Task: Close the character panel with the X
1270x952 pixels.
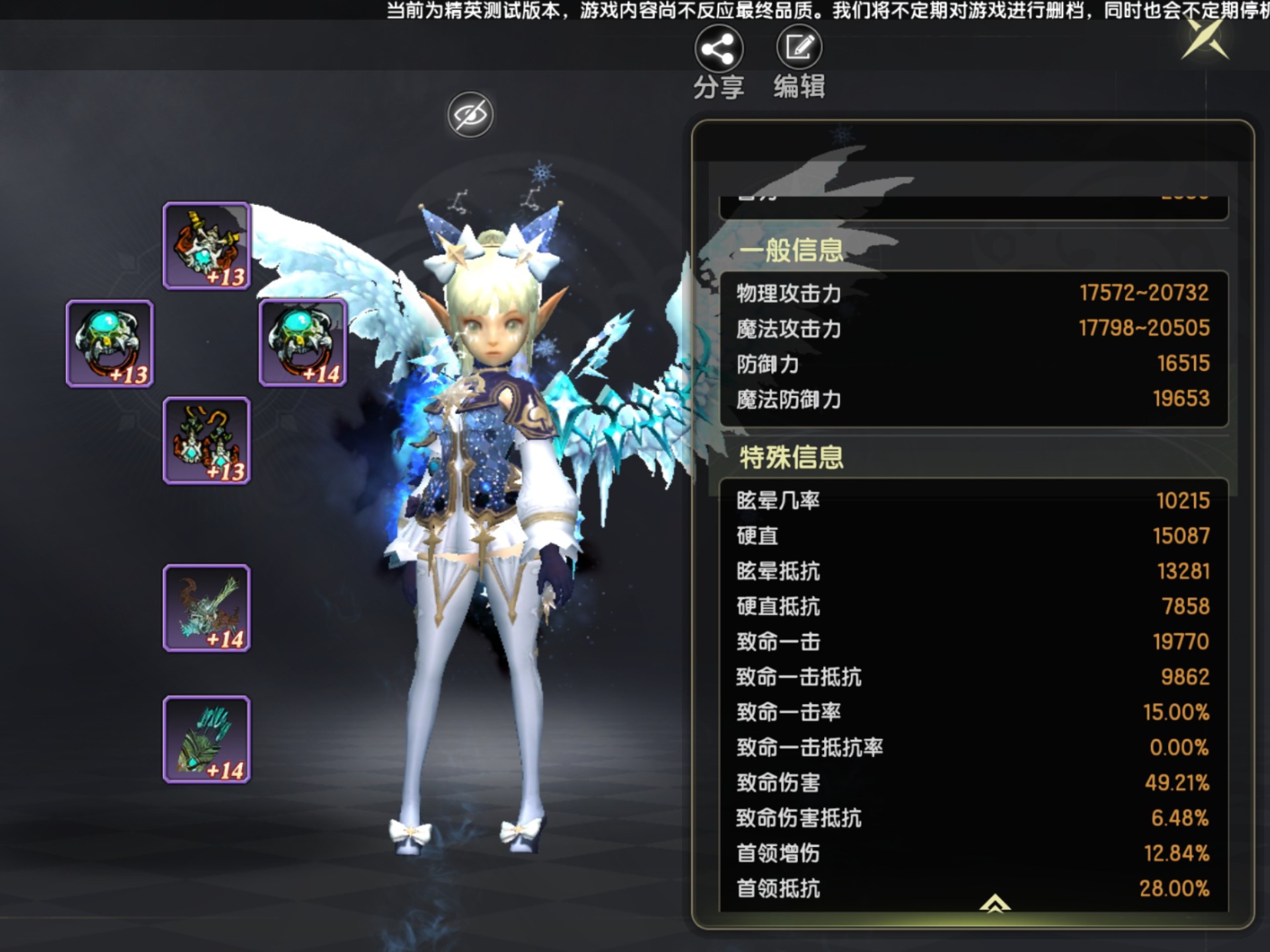Action: (1205, 40)
